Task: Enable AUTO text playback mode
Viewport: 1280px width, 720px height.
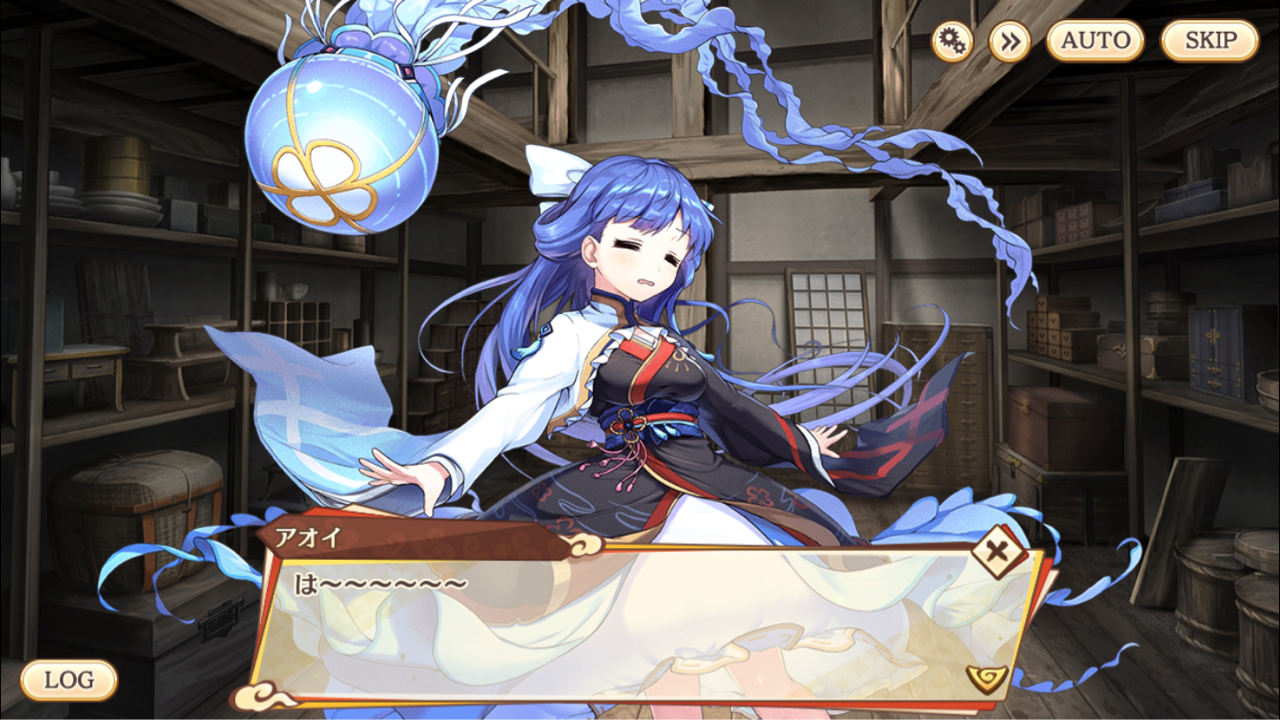Action: point(1096,40)
